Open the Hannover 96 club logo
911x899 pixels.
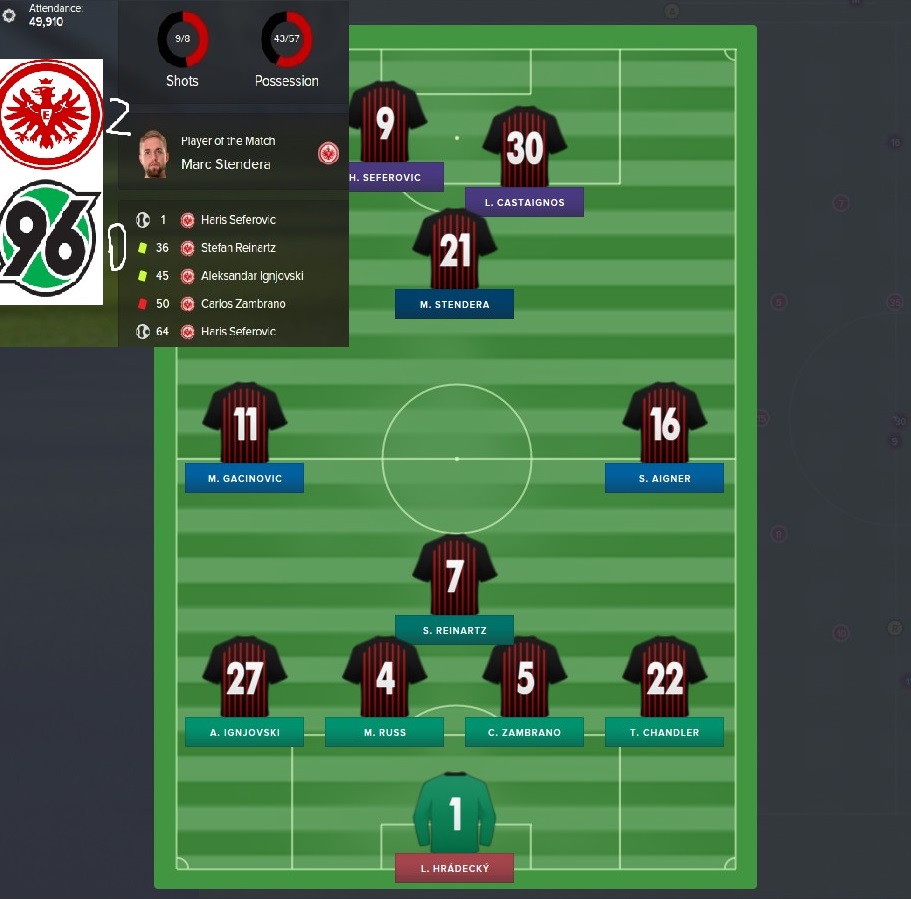[50, 238]
